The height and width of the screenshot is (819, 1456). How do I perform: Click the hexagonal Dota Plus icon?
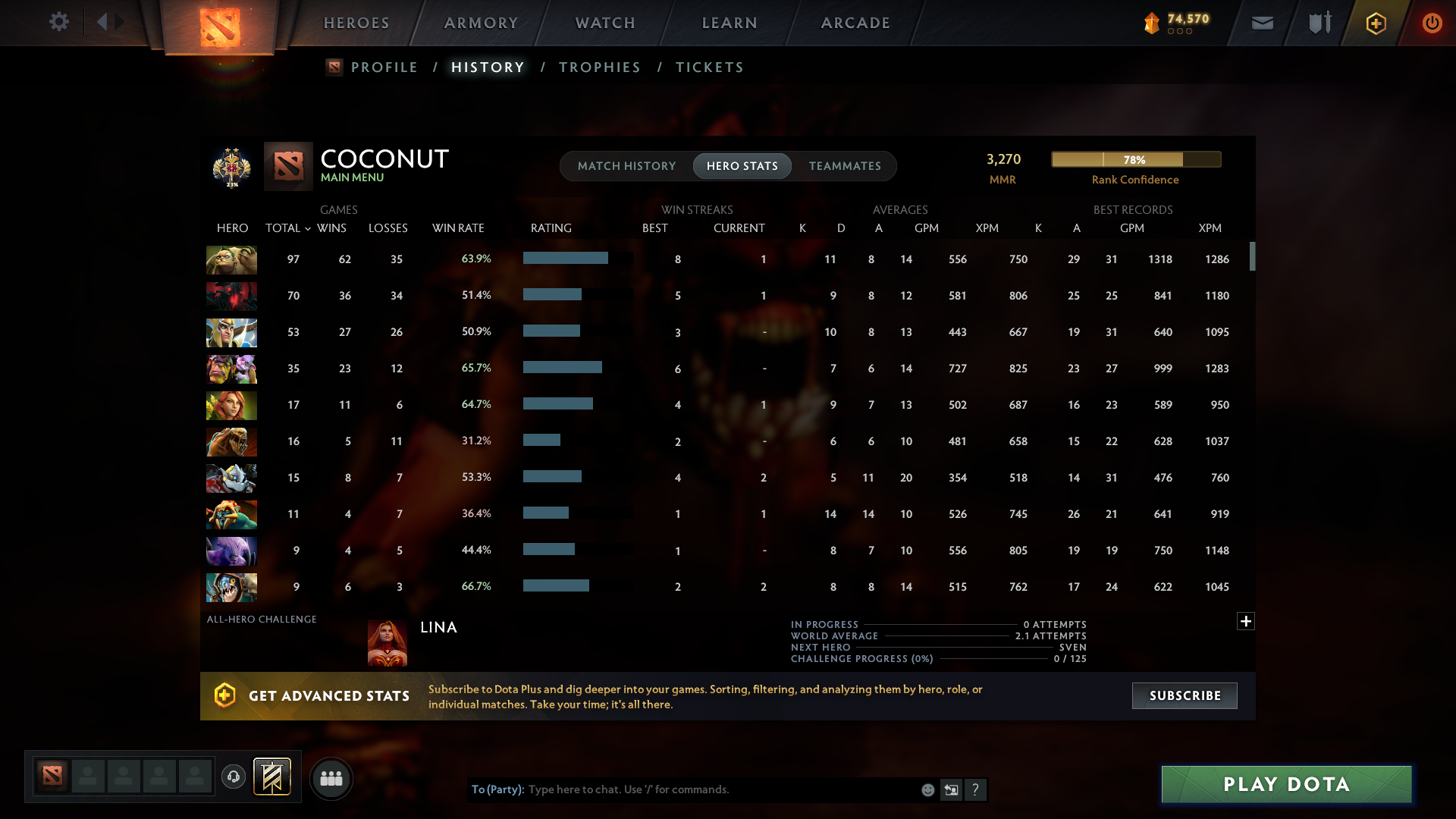coord(1376,23)
